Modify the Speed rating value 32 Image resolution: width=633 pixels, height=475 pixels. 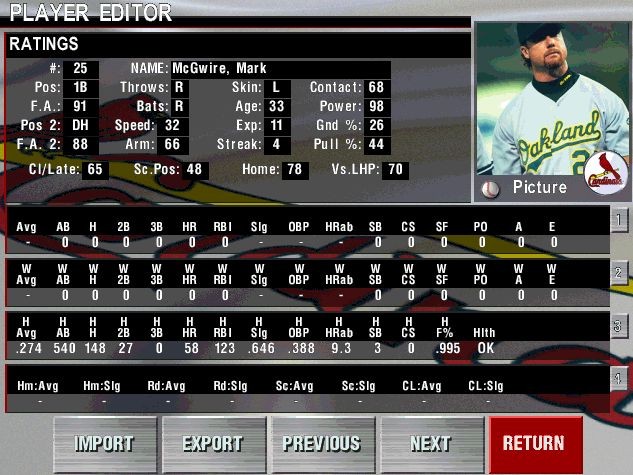(x=173, y=125)
